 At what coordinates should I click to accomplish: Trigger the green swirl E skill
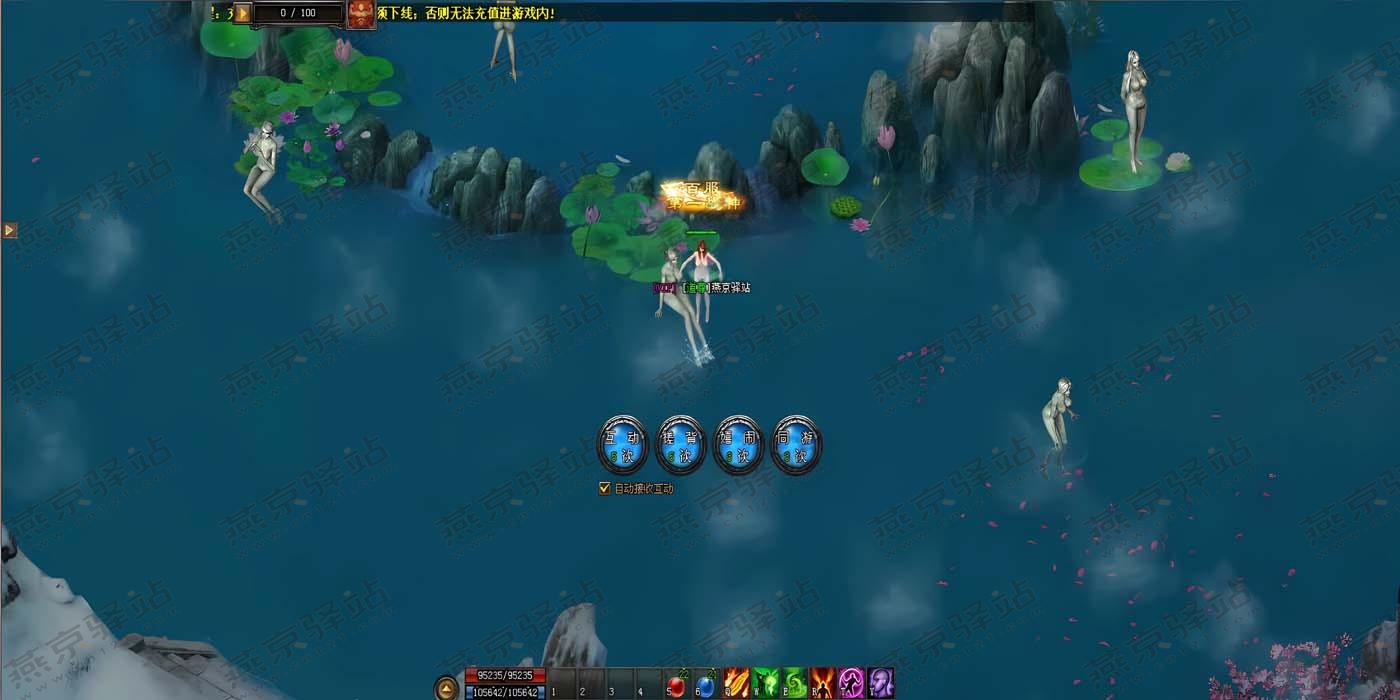[794, 684]
